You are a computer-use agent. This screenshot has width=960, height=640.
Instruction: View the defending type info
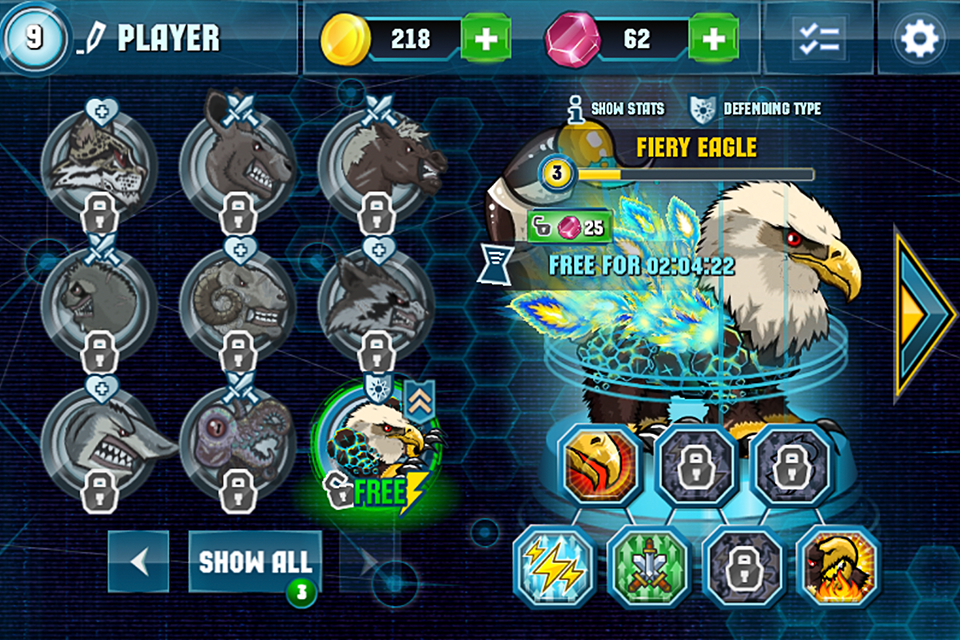756,108
